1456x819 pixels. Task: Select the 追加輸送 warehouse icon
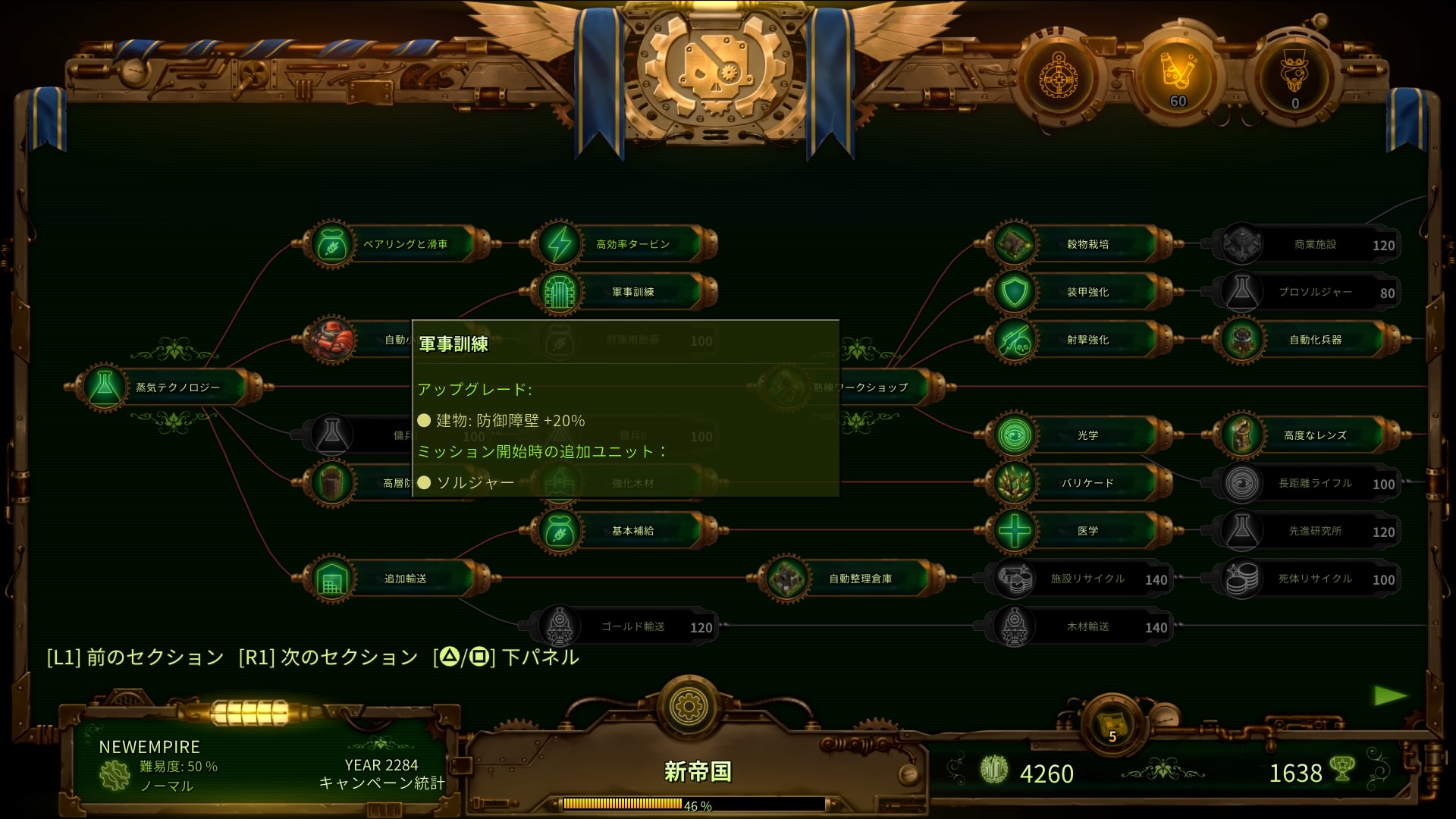331,578
